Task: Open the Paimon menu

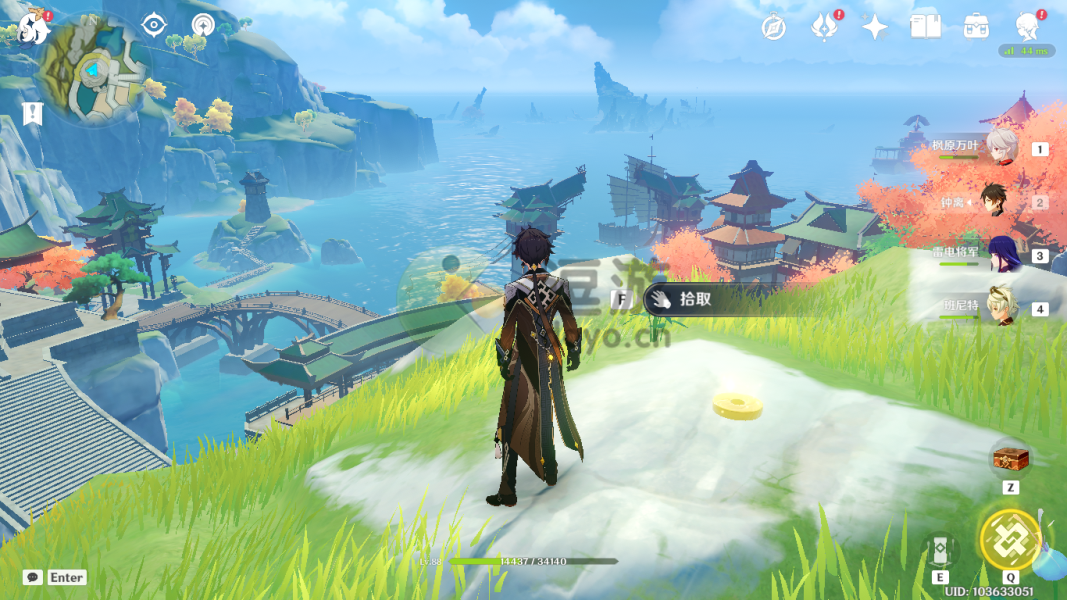Action: pos(34,28)
